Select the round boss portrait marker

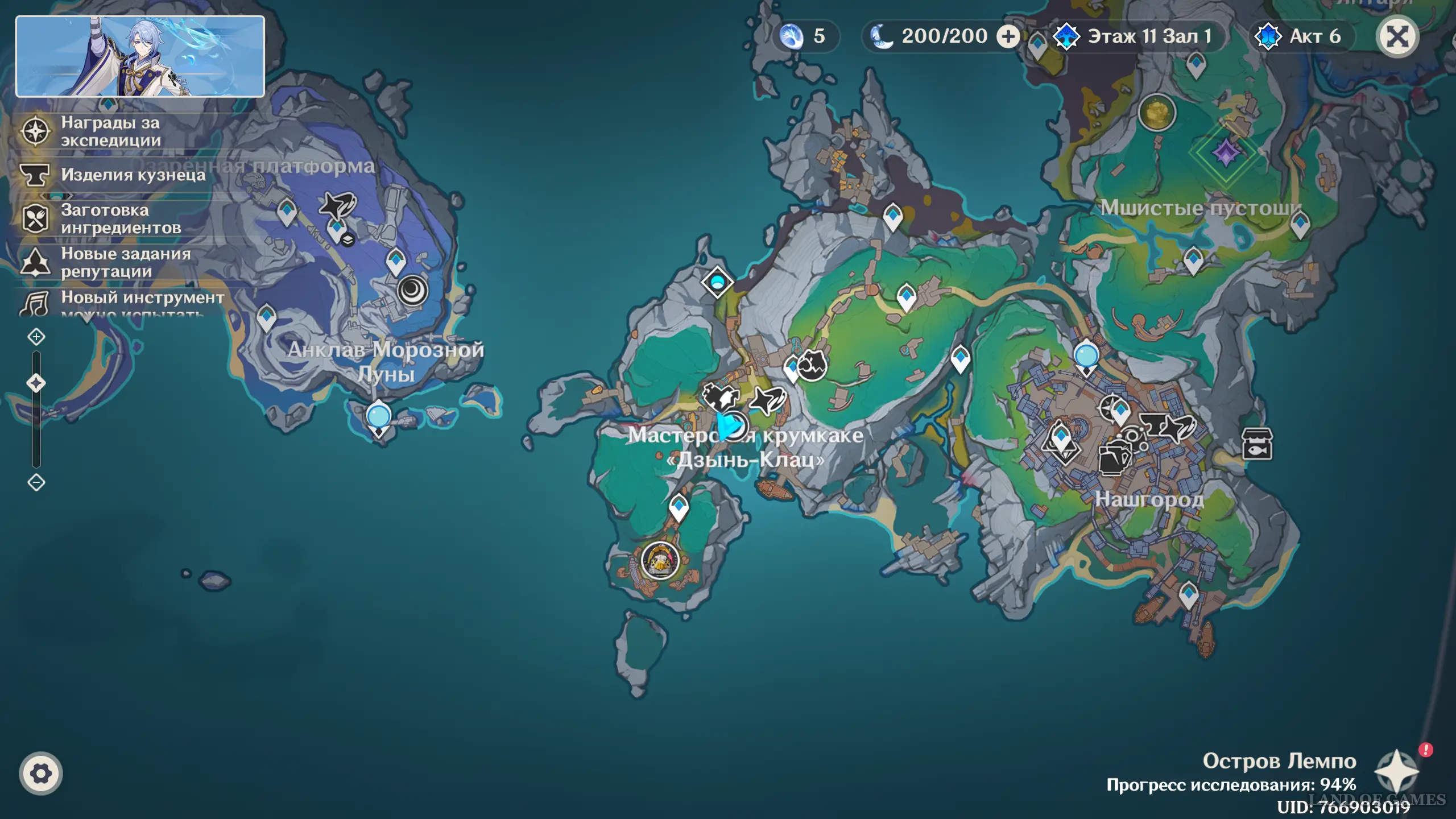(660, 561)
